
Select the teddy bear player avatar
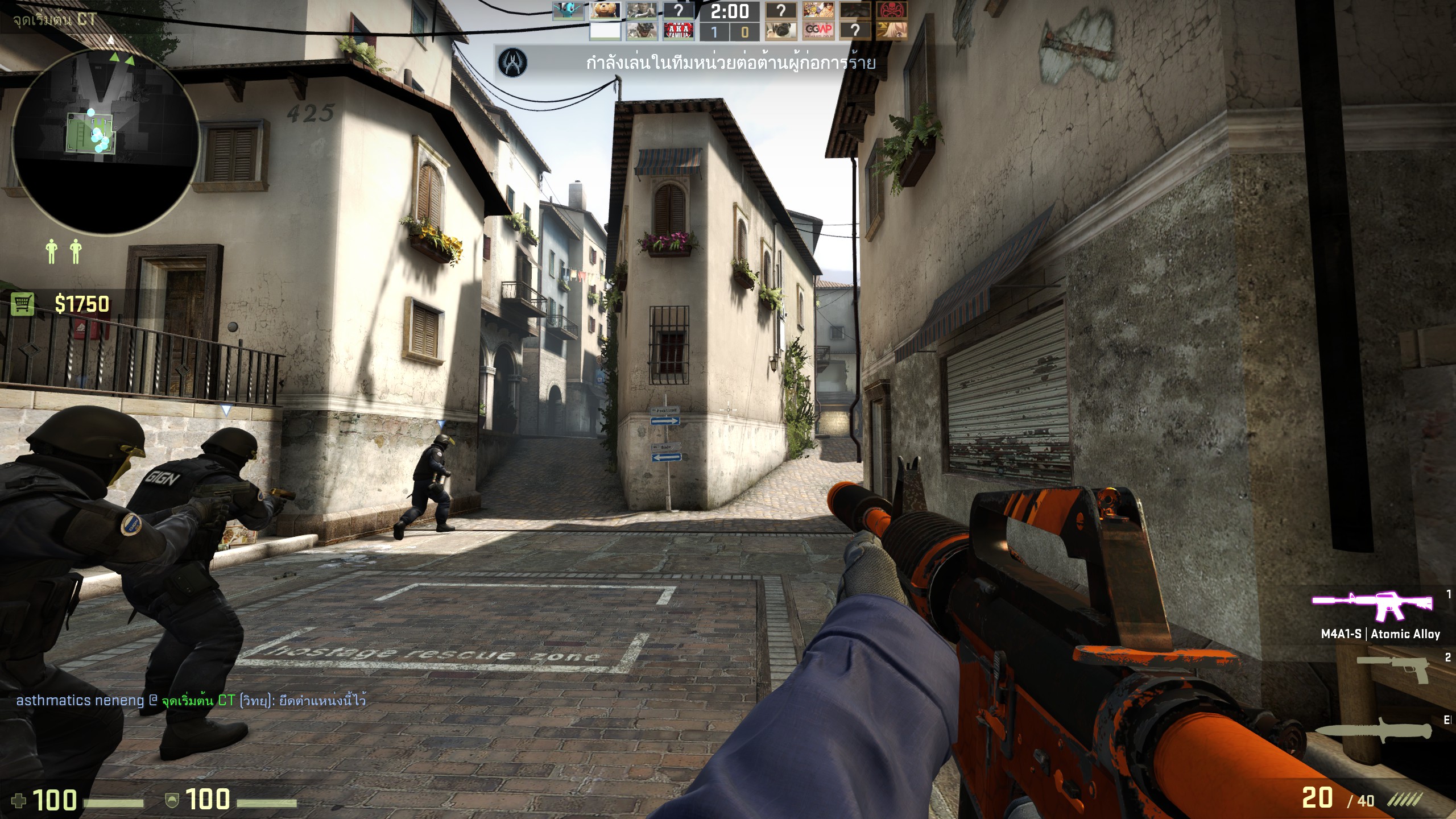(605, 11)
